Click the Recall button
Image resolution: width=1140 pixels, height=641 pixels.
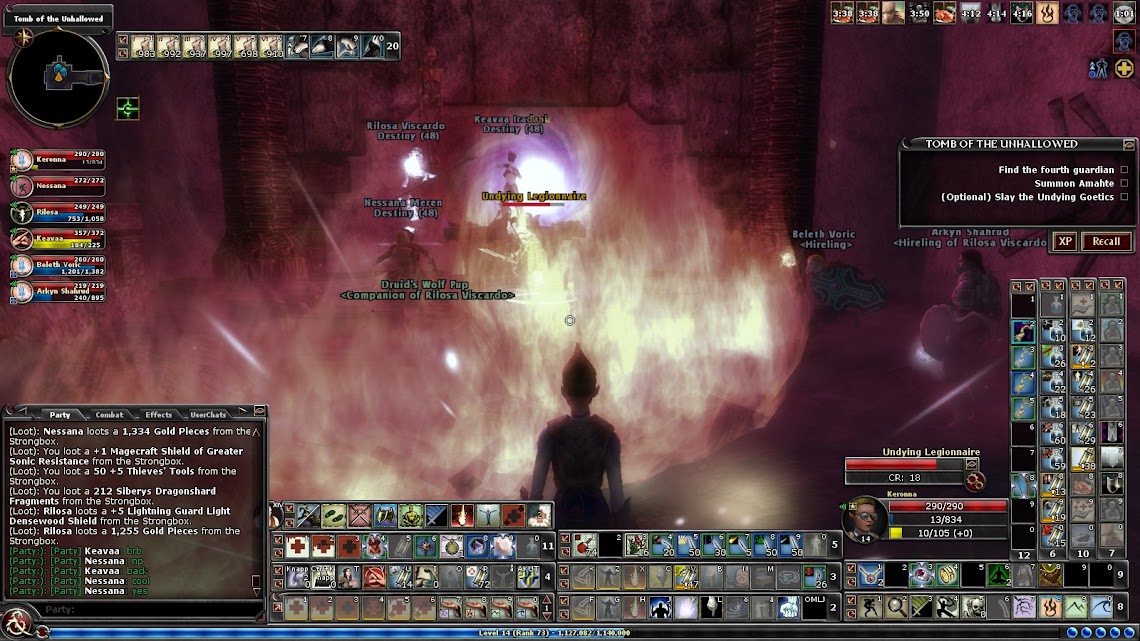point(1105,241)
